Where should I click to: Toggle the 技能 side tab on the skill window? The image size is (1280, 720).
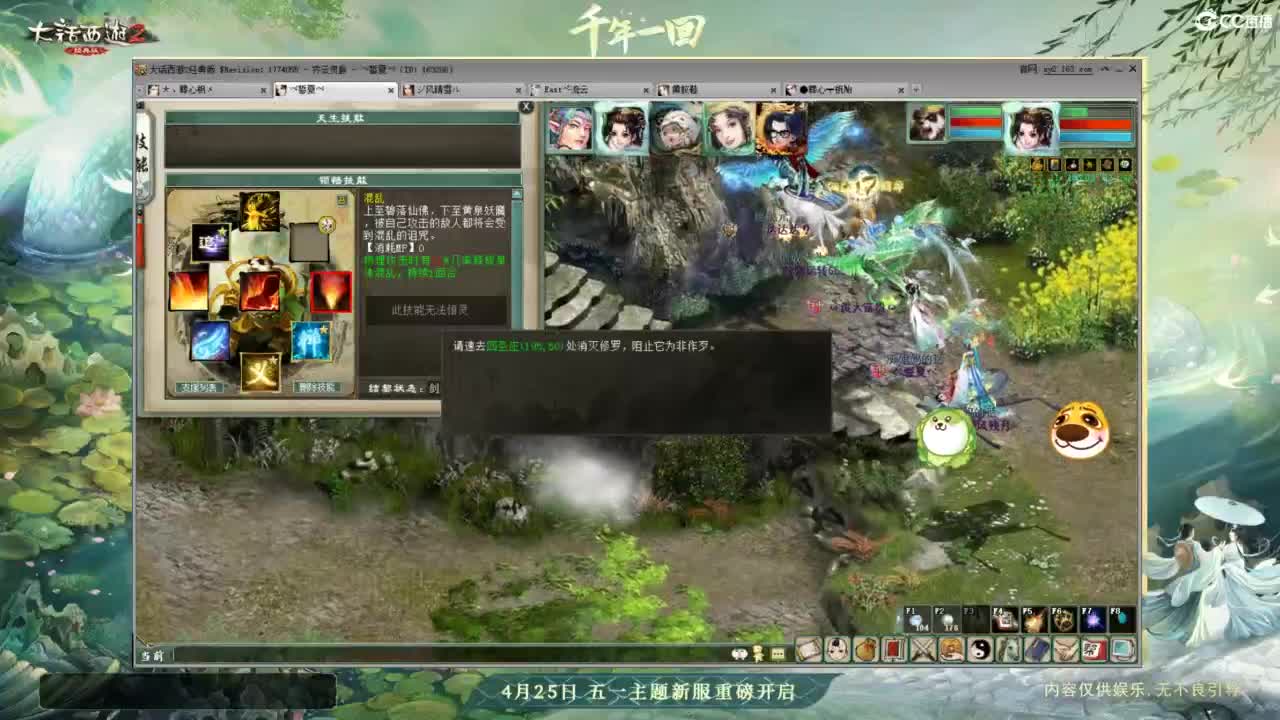[145, 150]
